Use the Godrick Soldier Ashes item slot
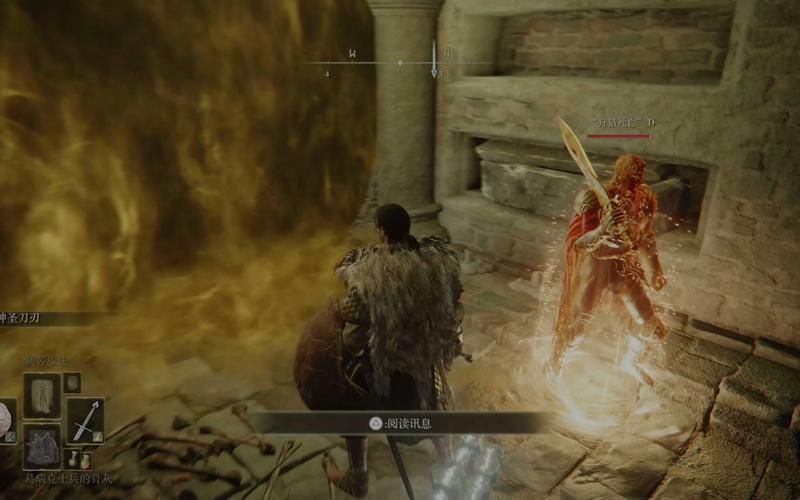The height and width of the screenshot is (500, 800). (x=42, y=446)
